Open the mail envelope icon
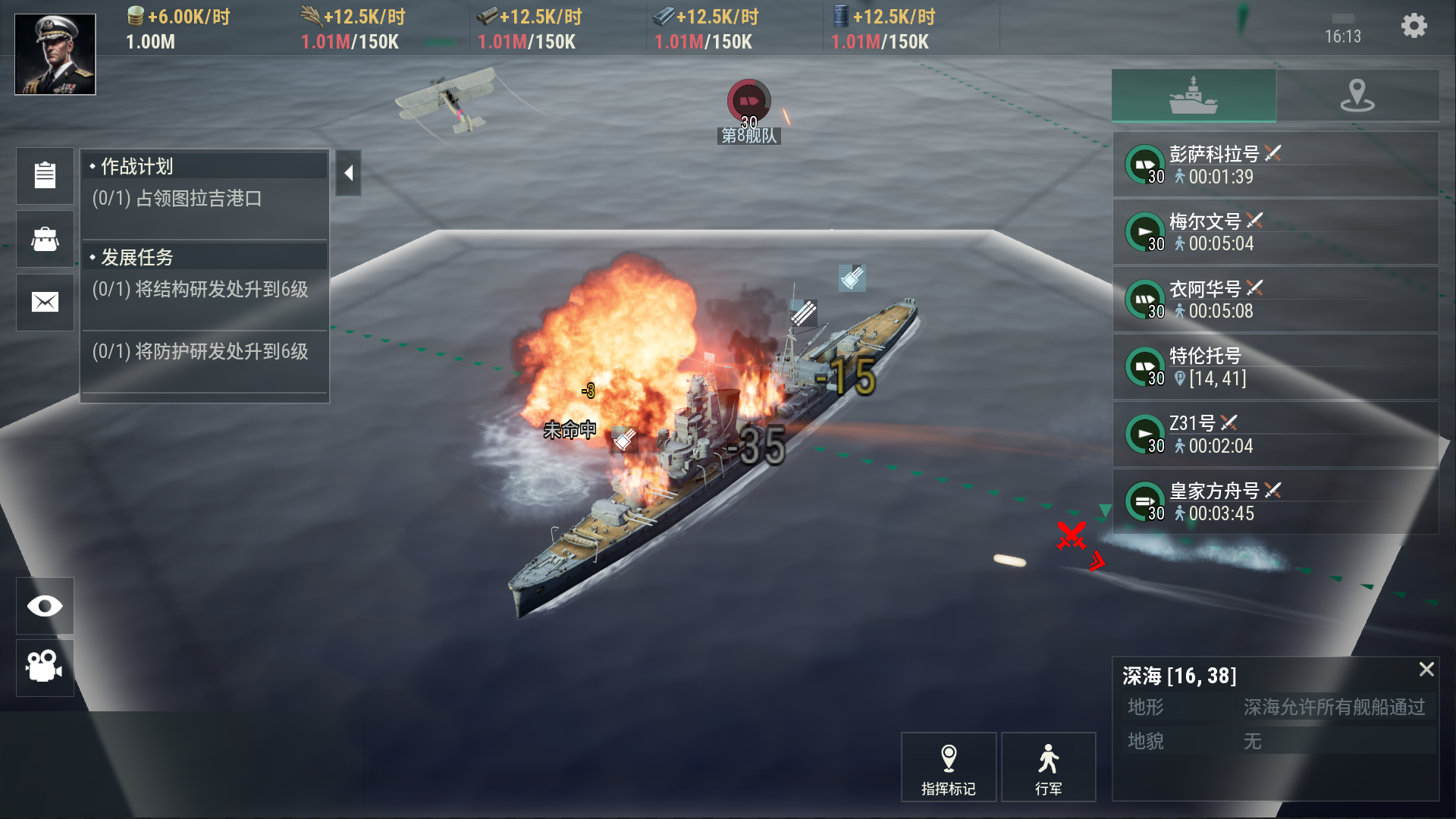This screenshot has height=819, width=1456. tap(45, 303)
